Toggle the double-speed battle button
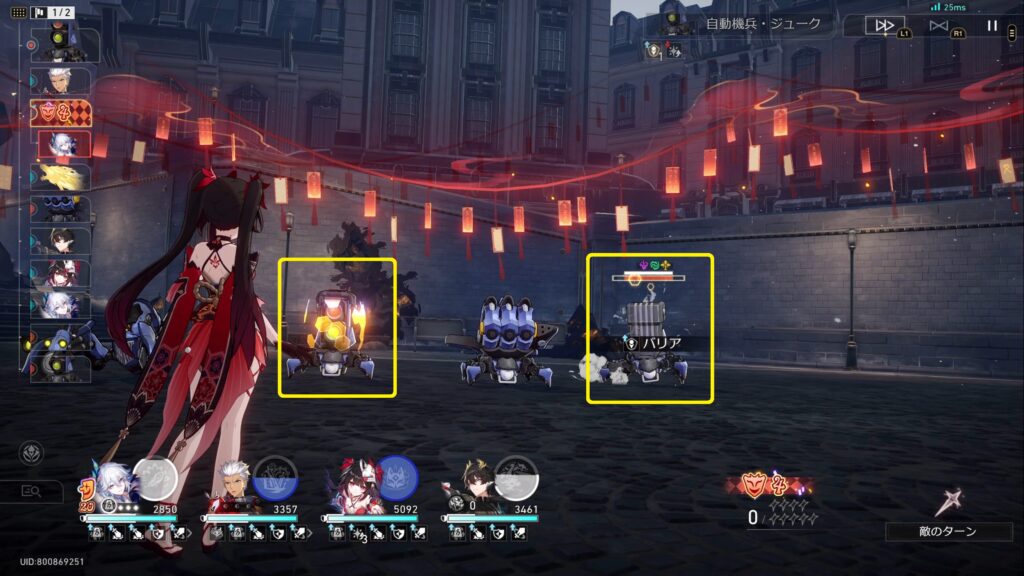The image size is (1024, 576). [878, 26]
